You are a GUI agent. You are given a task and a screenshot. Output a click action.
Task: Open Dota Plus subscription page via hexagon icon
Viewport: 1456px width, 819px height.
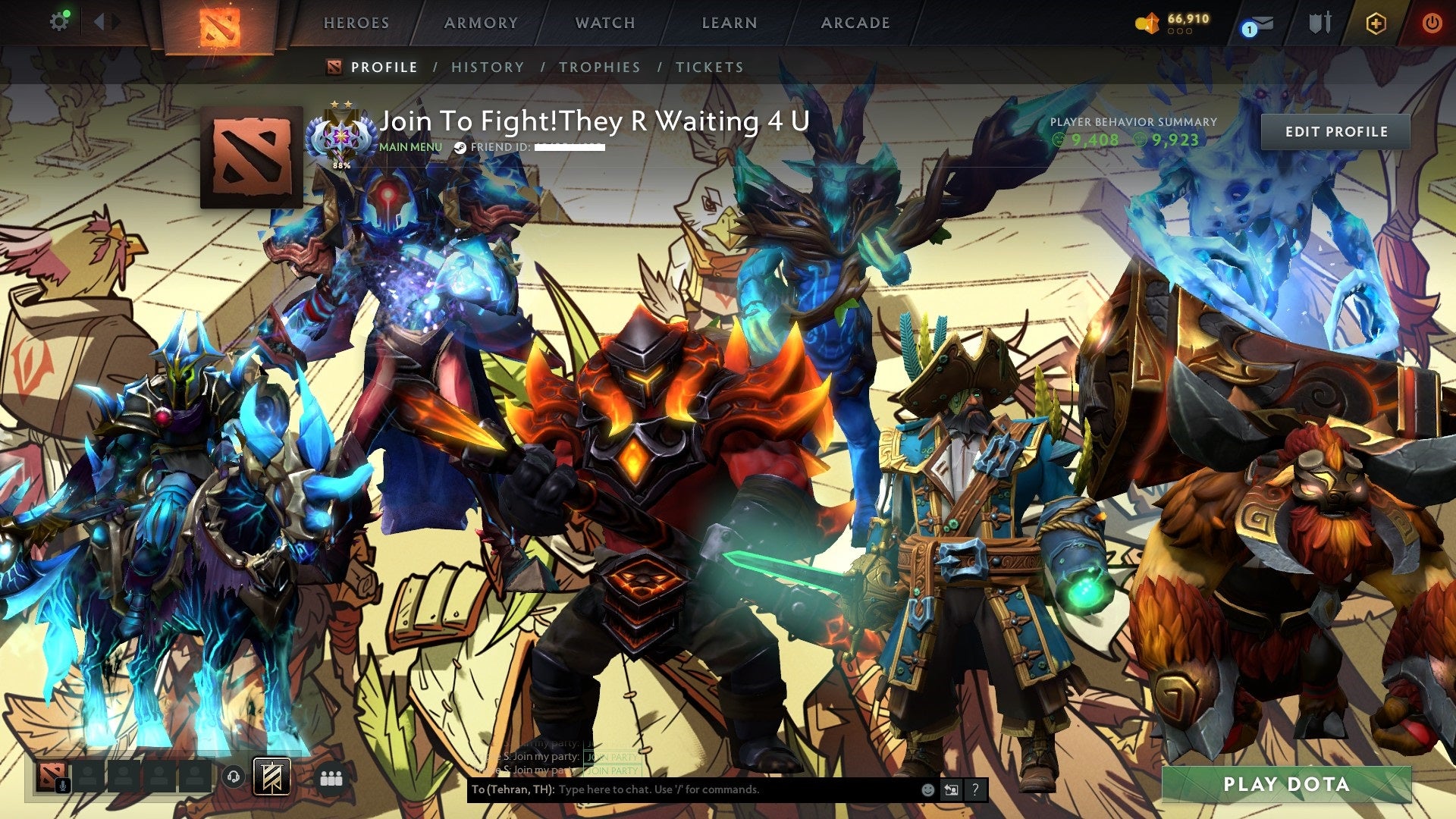coord(1376,23)
